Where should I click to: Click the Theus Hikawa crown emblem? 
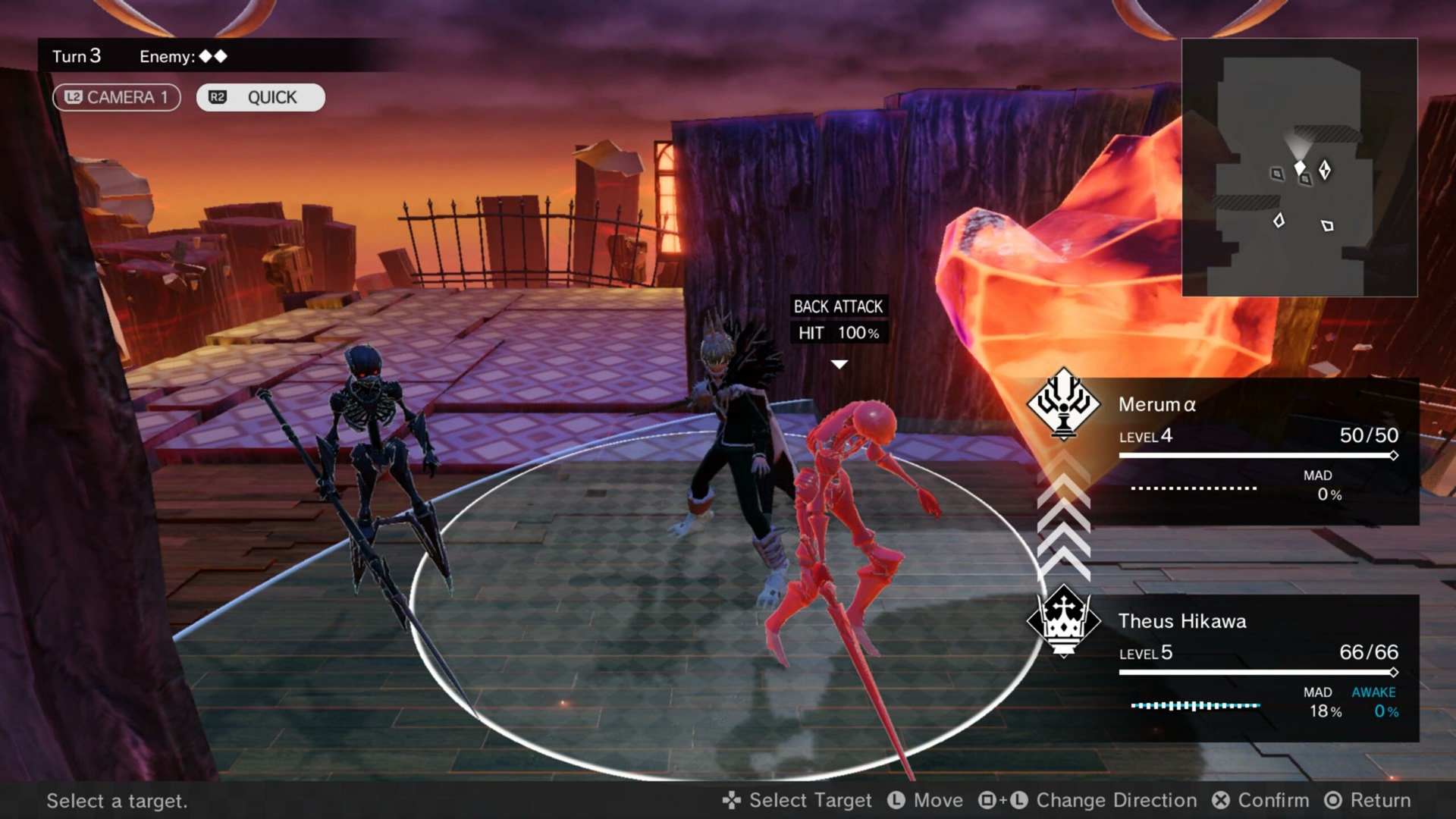click(x=1063, y=620)
